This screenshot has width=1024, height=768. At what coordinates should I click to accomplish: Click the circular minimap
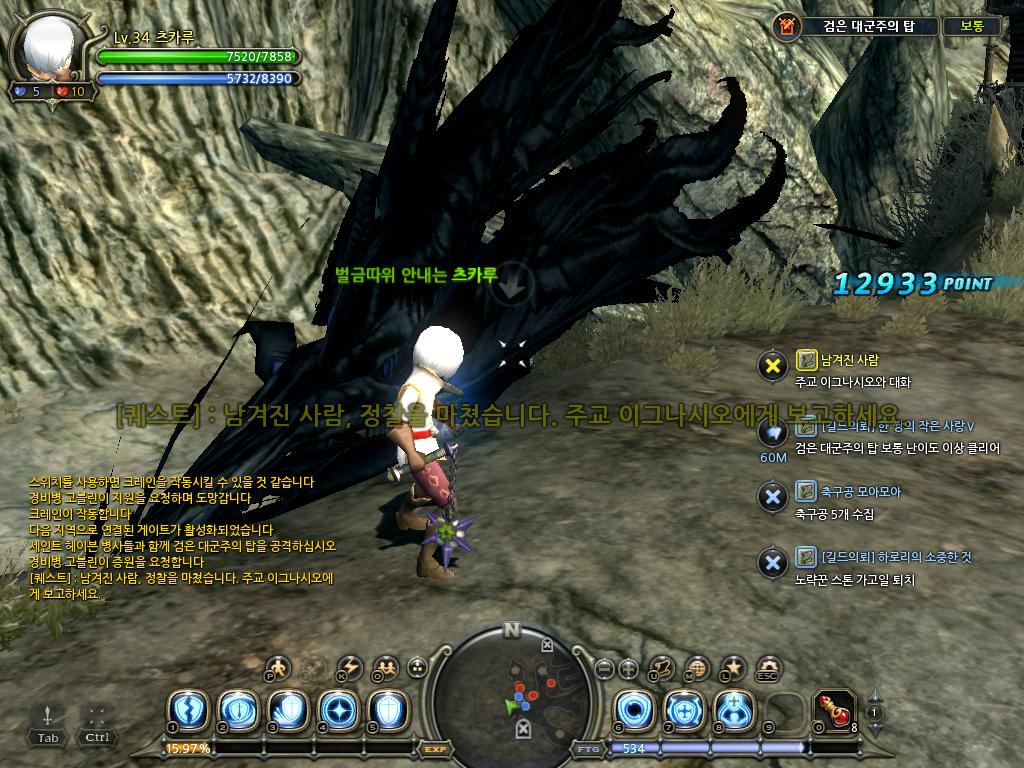point(512,688)
